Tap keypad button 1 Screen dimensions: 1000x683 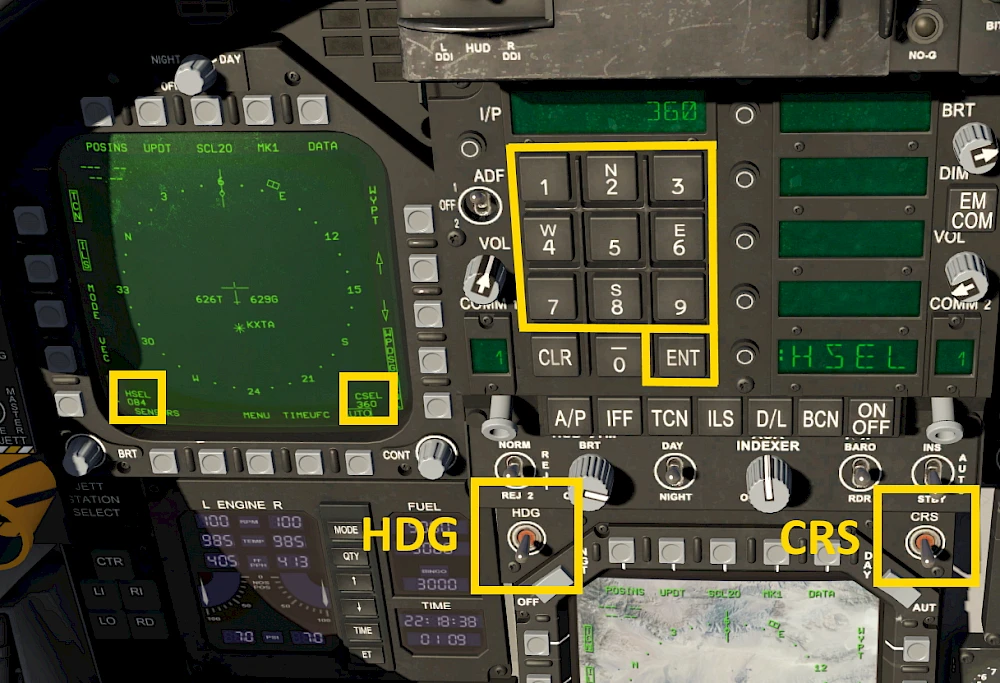click(x=545, y=181)
